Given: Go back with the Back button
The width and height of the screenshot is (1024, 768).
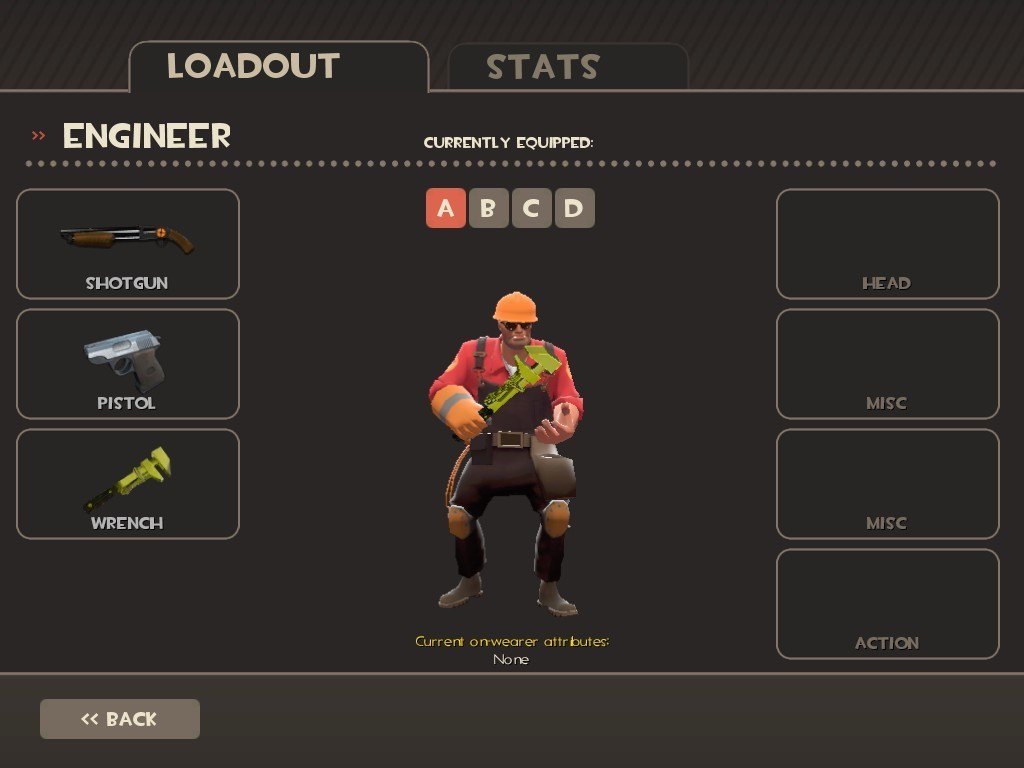Looking at the screenshot, I should pyautogui.click(x=120, y=719).
